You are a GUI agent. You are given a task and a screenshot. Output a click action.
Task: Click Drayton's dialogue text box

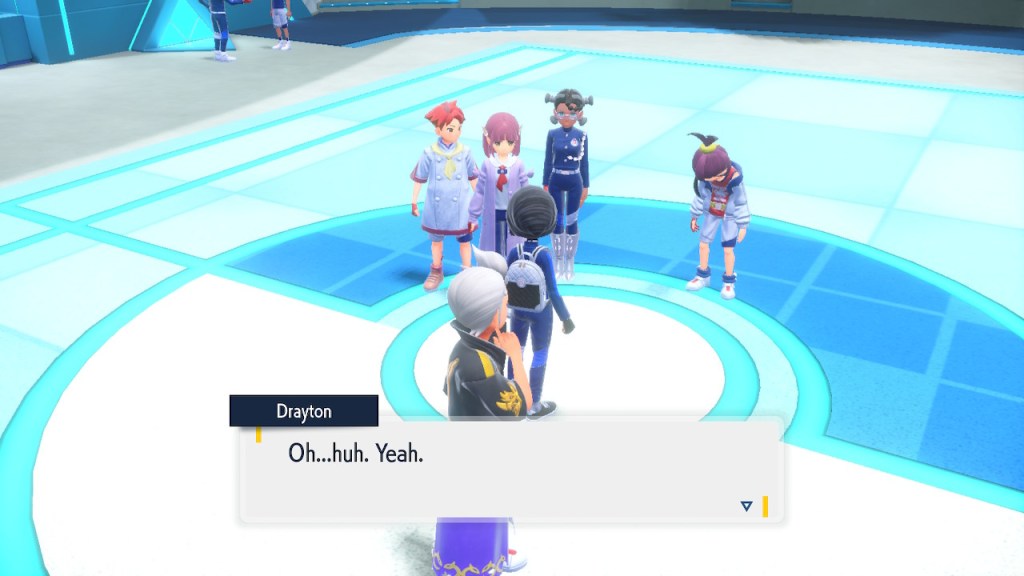[x=510, y=470]
